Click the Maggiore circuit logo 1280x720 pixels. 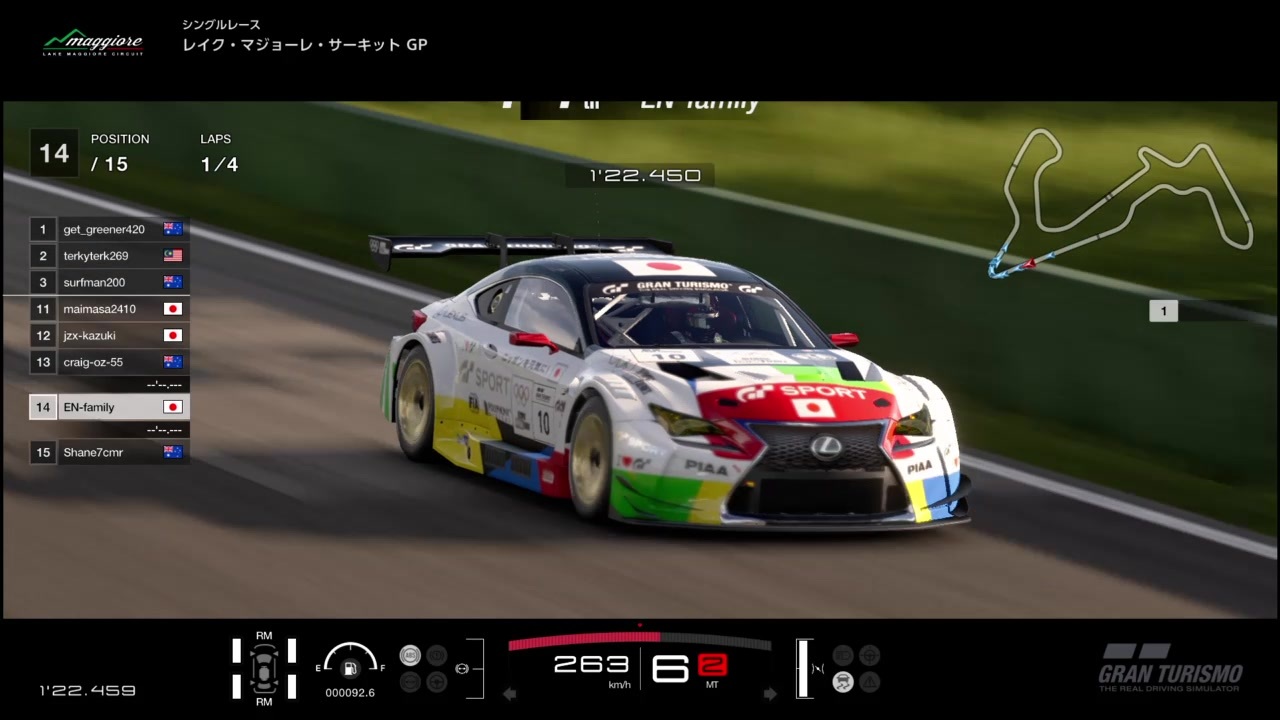[92, 43]
